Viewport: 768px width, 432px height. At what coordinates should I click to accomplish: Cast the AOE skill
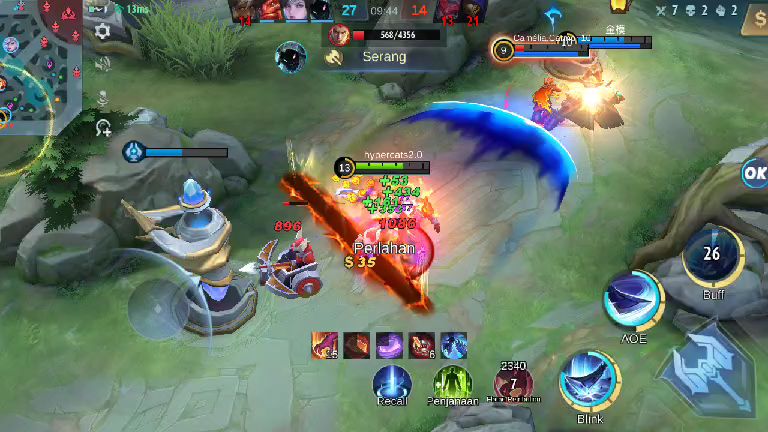[x=633, y=301]
